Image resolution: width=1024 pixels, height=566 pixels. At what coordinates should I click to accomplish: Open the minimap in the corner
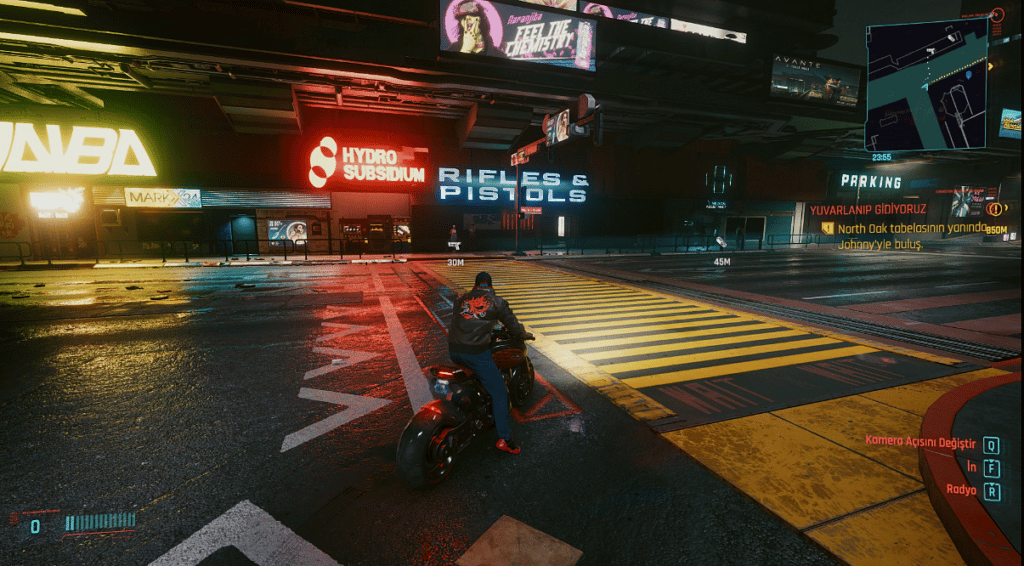926,85
